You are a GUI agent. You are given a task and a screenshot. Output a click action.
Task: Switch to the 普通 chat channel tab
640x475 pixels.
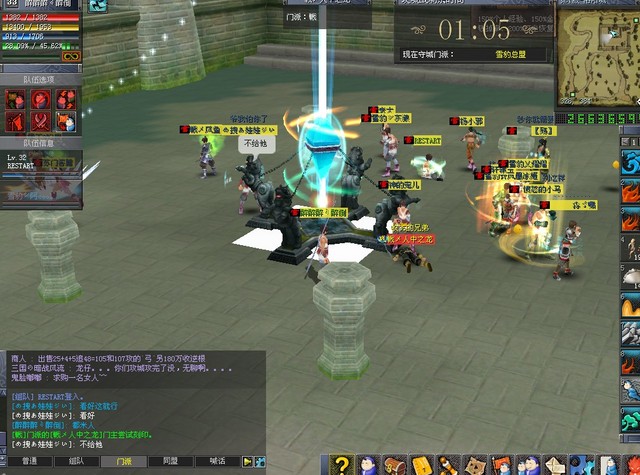pos(29,461)
